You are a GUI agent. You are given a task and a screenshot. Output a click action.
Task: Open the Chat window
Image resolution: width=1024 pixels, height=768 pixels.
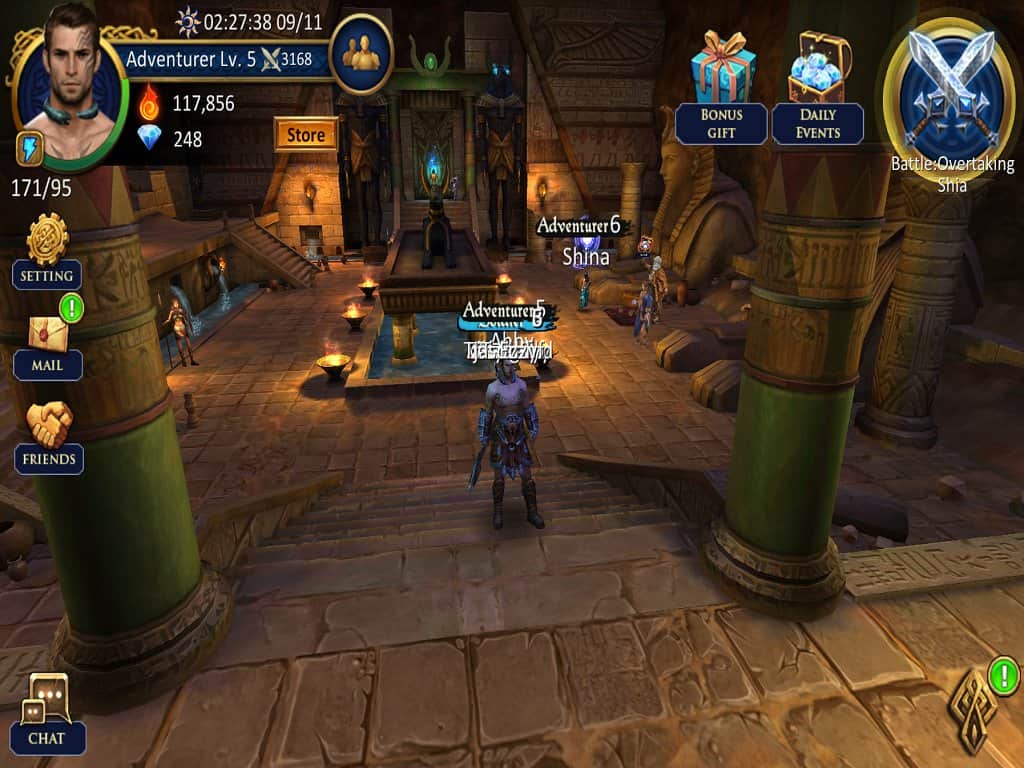47,710
